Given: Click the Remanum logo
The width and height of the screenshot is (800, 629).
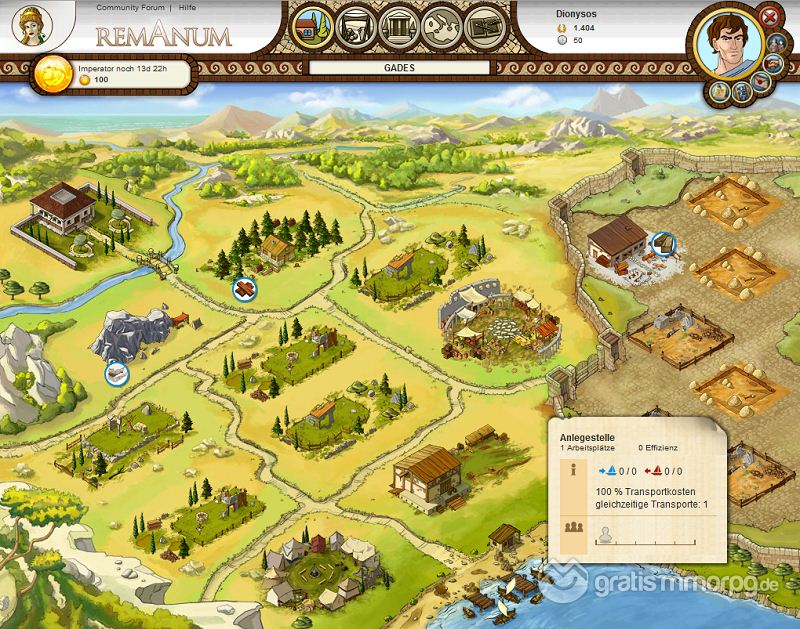Looking at the screenshot, I should 164,36.
